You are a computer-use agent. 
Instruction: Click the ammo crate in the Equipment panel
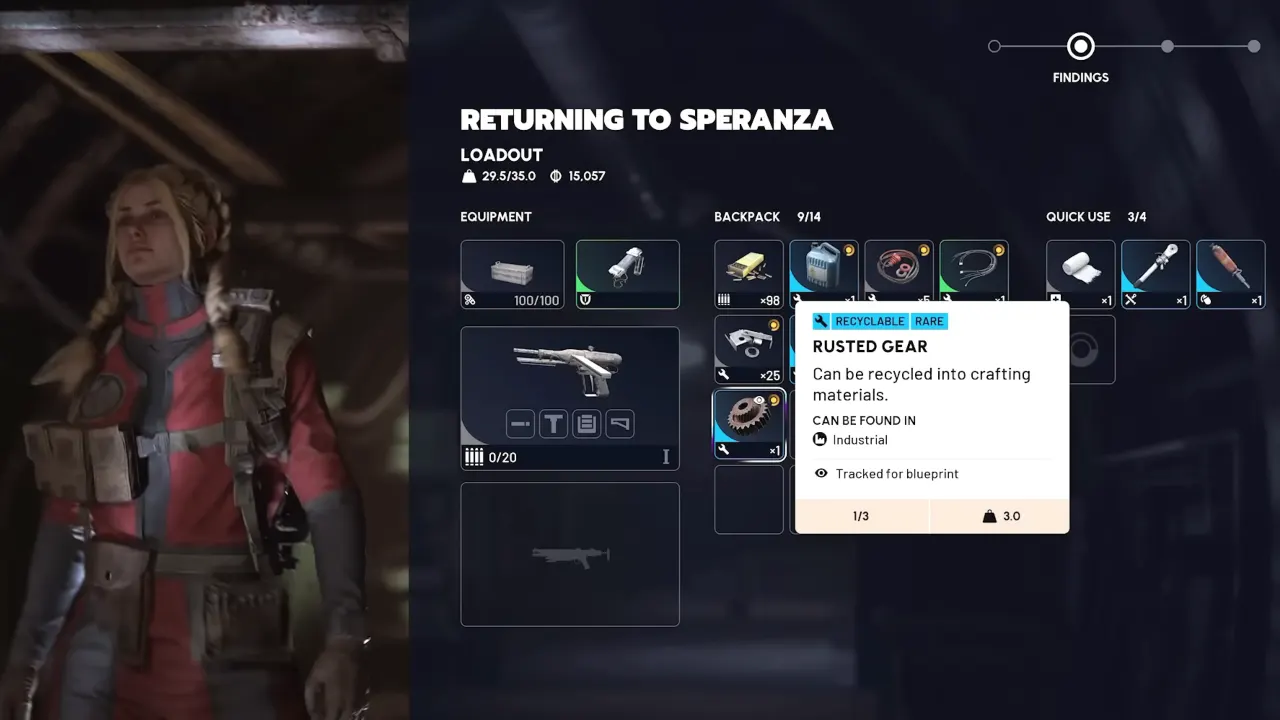click(x=512, y=273)
